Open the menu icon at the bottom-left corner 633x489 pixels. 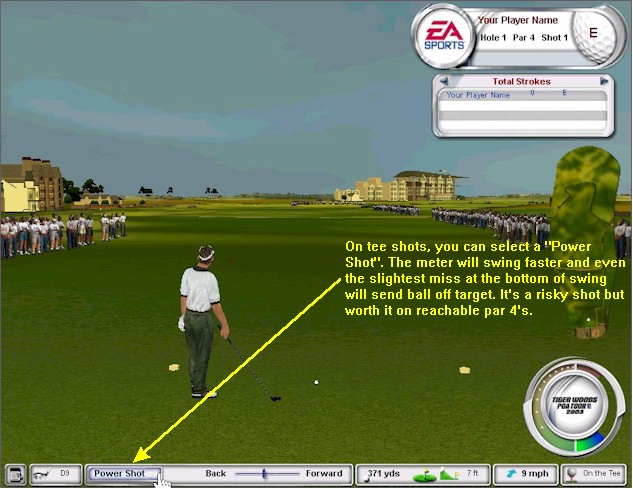[14, 475]
